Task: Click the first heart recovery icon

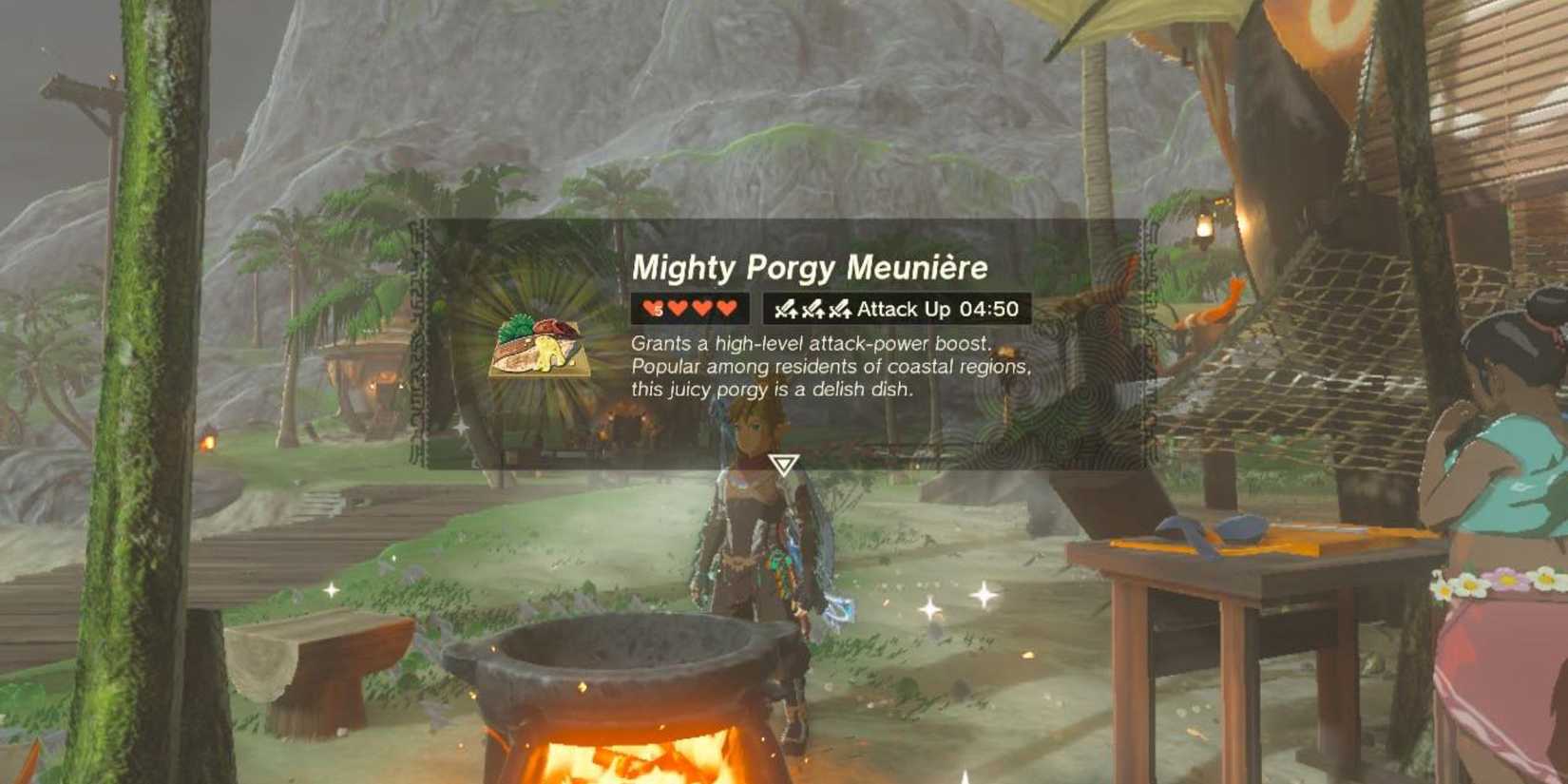Action: click(650, 307)
